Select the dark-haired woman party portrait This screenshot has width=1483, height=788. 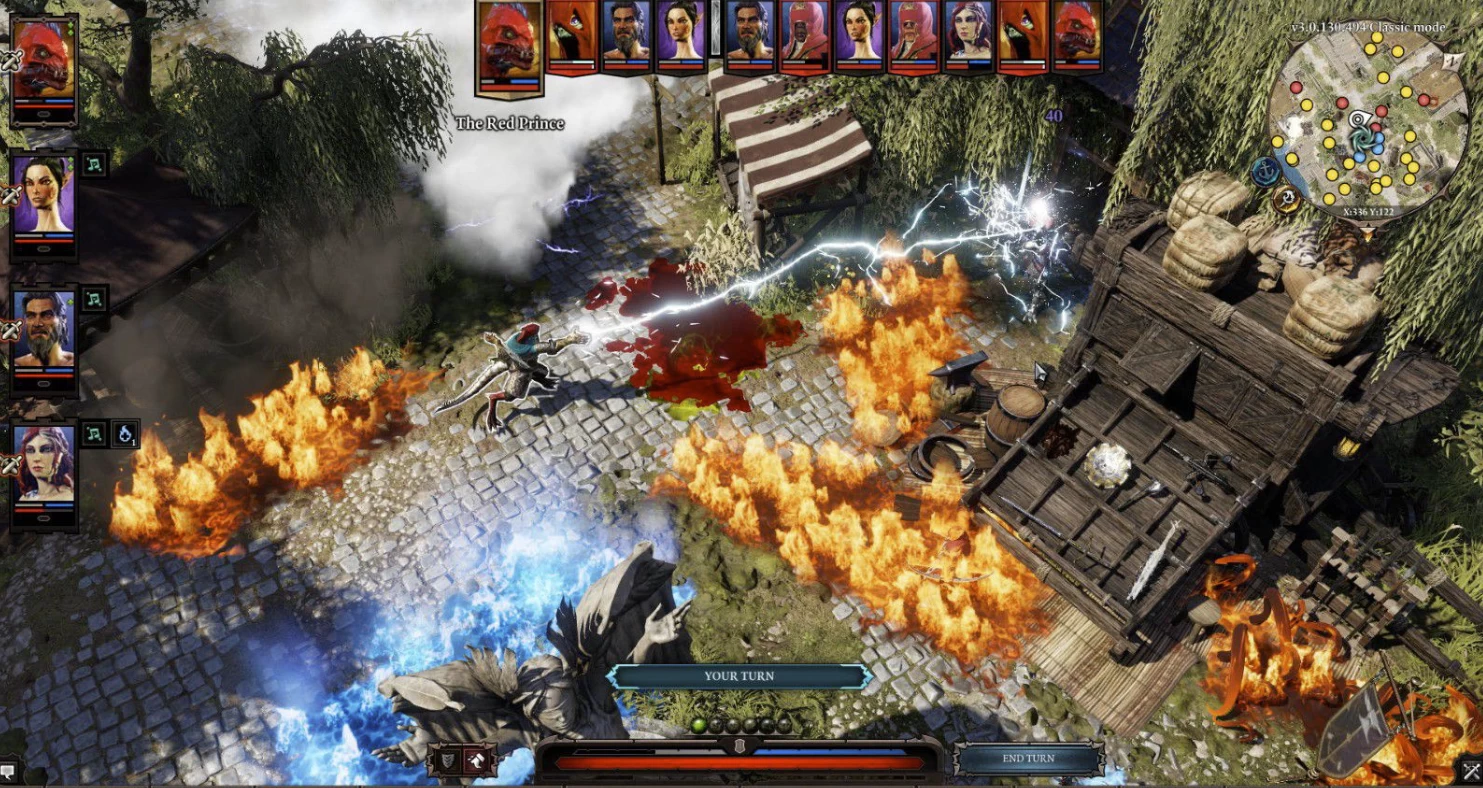tap(44, 200)
